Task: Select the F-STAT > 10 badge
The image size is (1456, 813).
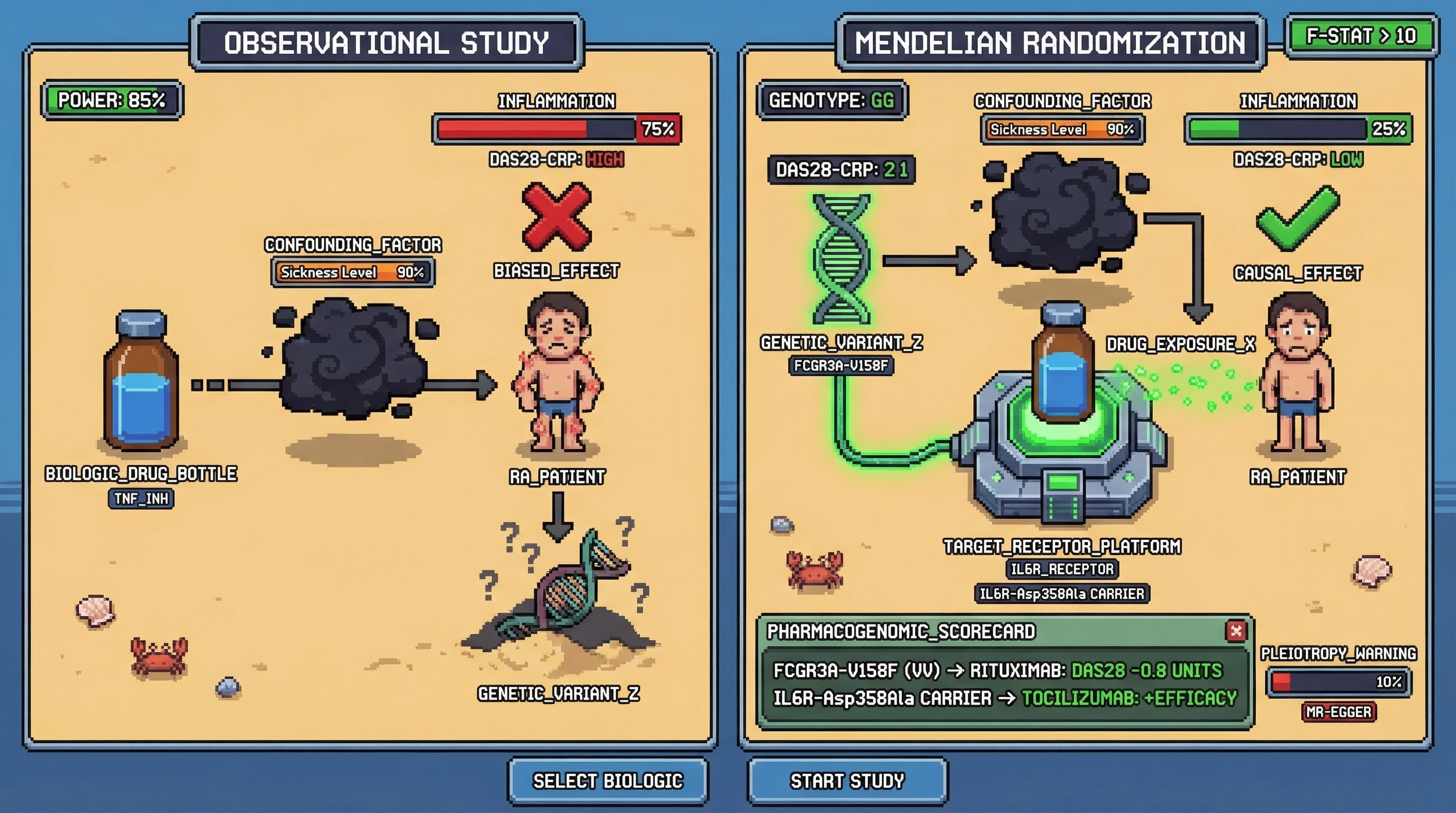Action: (x=1361, y=37)
